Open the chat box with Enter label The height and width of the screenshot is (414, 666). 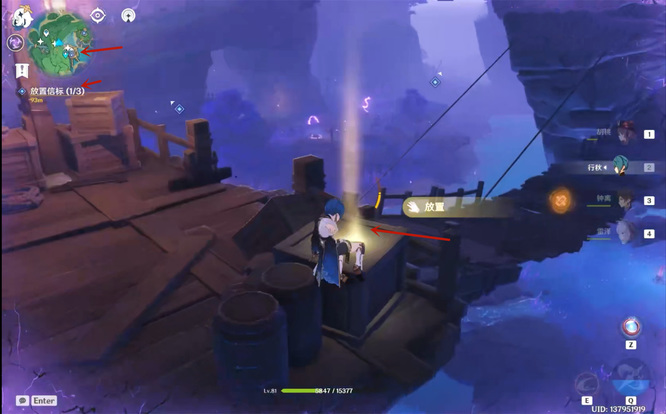pyautogui.click(x=36, y=400)
